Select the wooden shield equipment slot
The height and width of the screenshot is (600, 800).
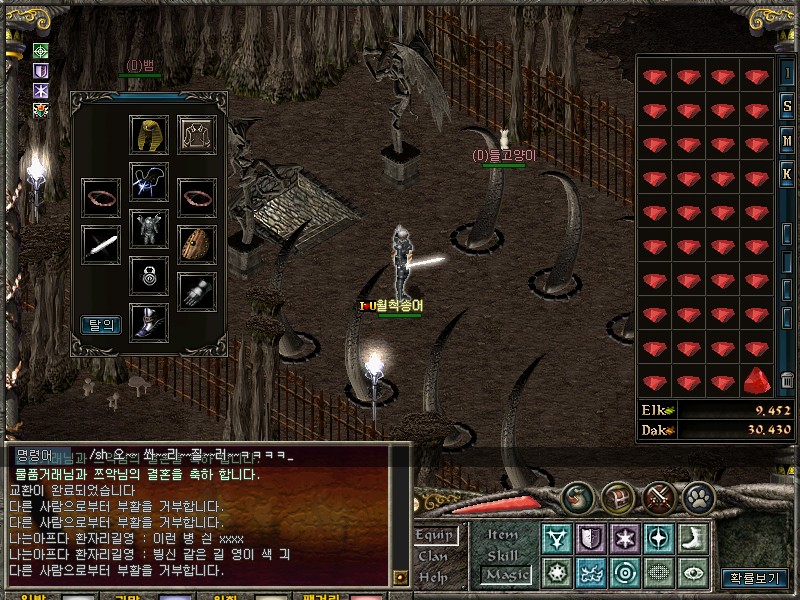pos(197,244)
